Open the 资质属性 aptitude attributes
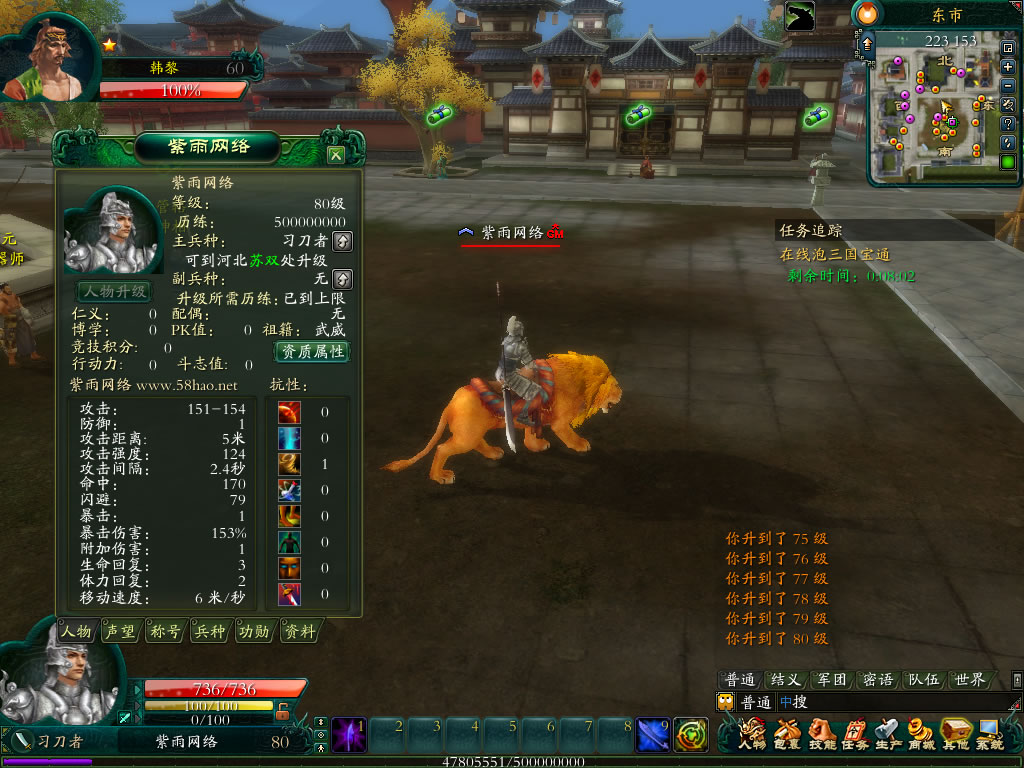 (312, 351)
